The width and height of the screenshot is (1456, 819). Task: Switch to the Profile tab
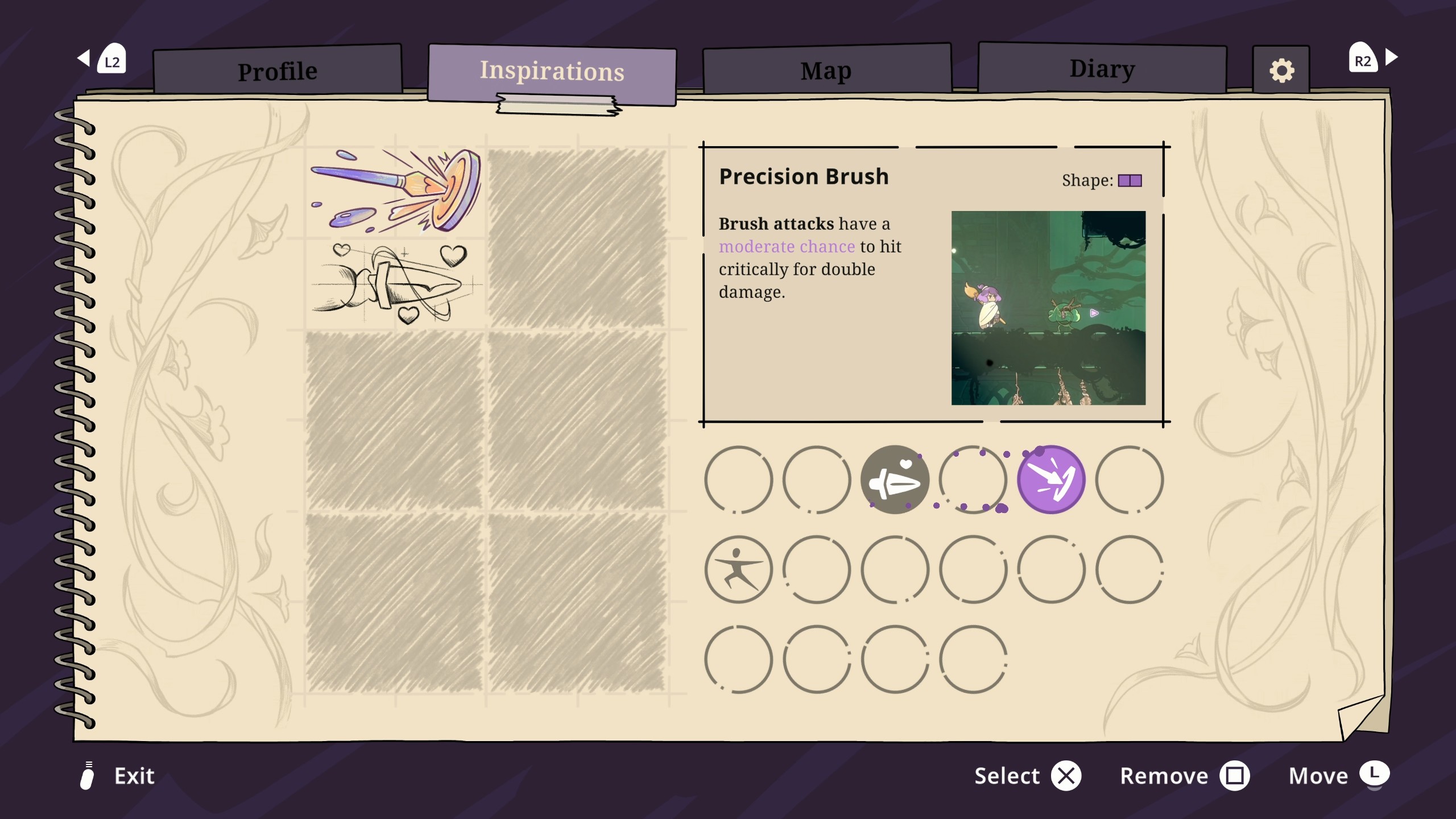[278, 71]
